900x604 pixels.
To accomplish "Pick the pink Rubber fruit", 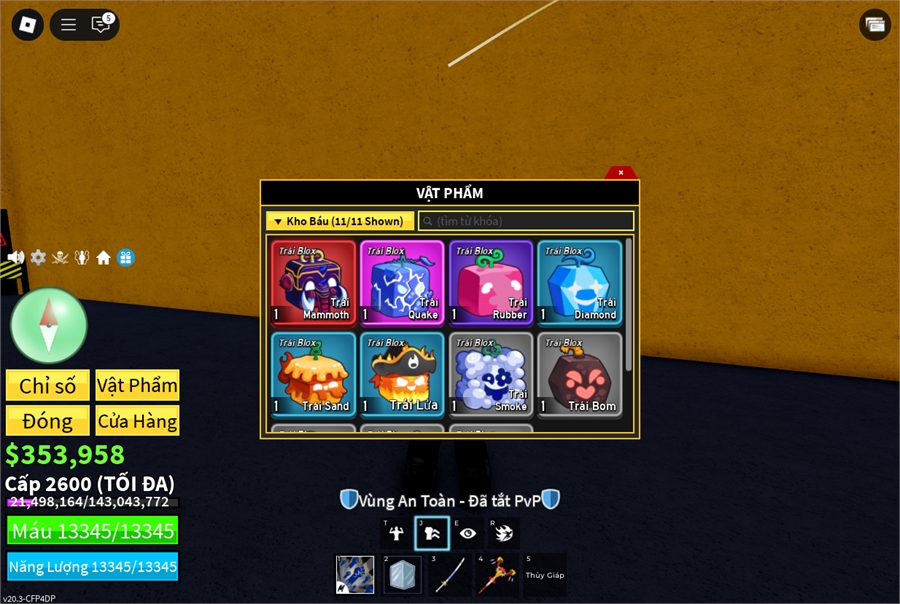I will click(490, 282).
